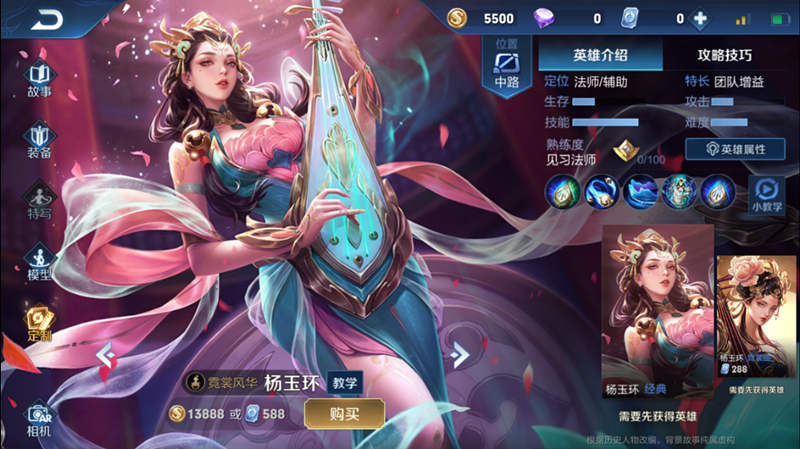The image size is (800, 449).
Task: Click the 教学 tutorial tag
Action: (346, 381)
